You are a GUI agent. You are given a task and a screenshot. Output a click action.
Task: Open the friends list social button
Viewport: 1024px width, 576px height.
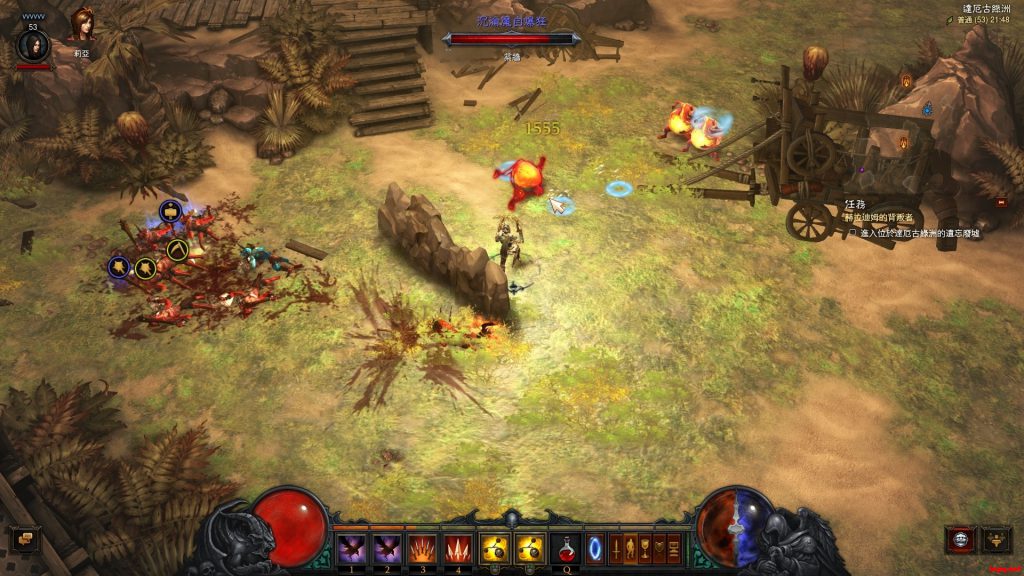click(x=997, y=539)
